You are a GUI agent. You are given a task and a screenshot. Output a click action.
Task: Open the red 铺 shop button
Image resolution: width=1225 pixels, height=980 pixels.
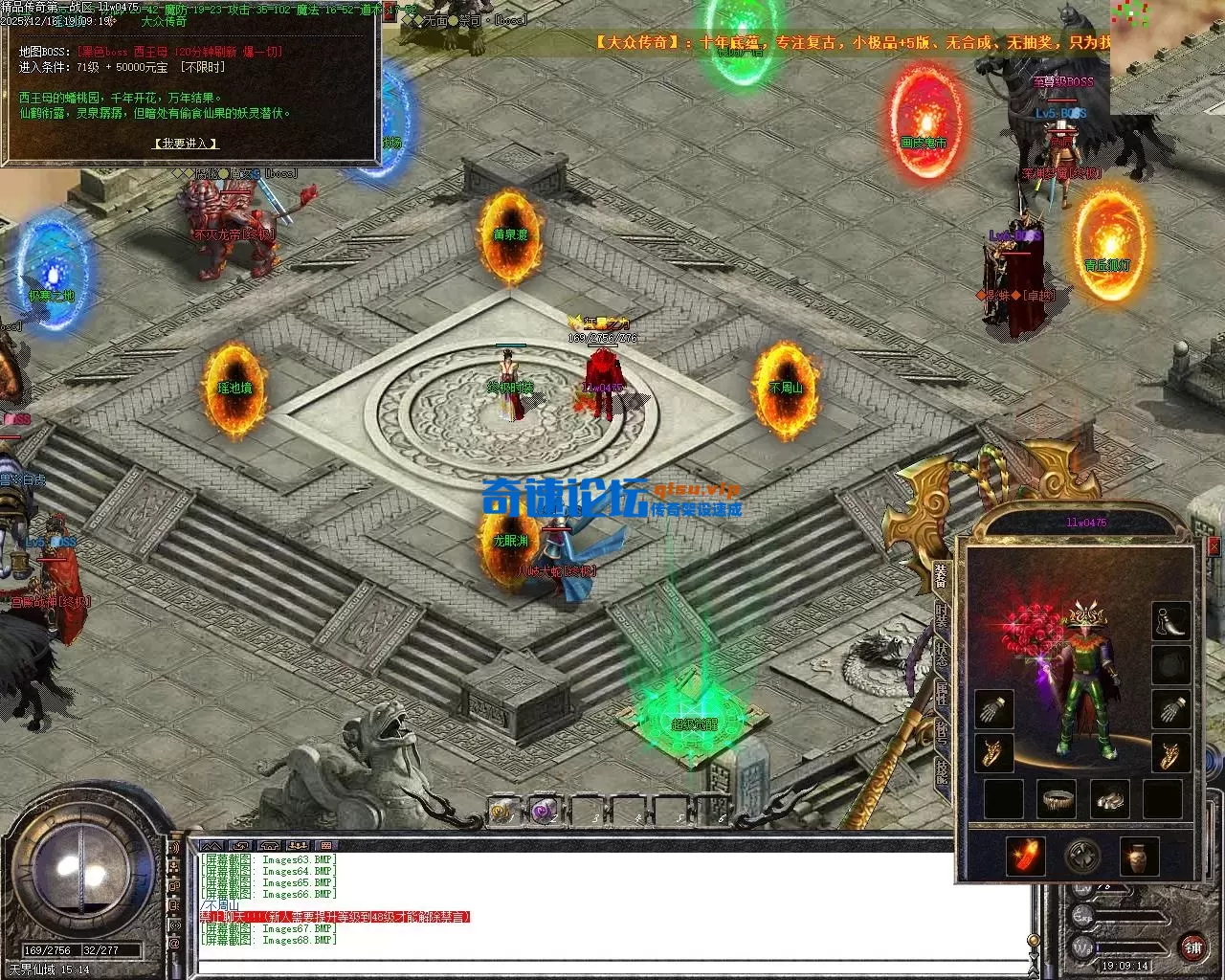pyautogui.click(x=1192, y=947)
